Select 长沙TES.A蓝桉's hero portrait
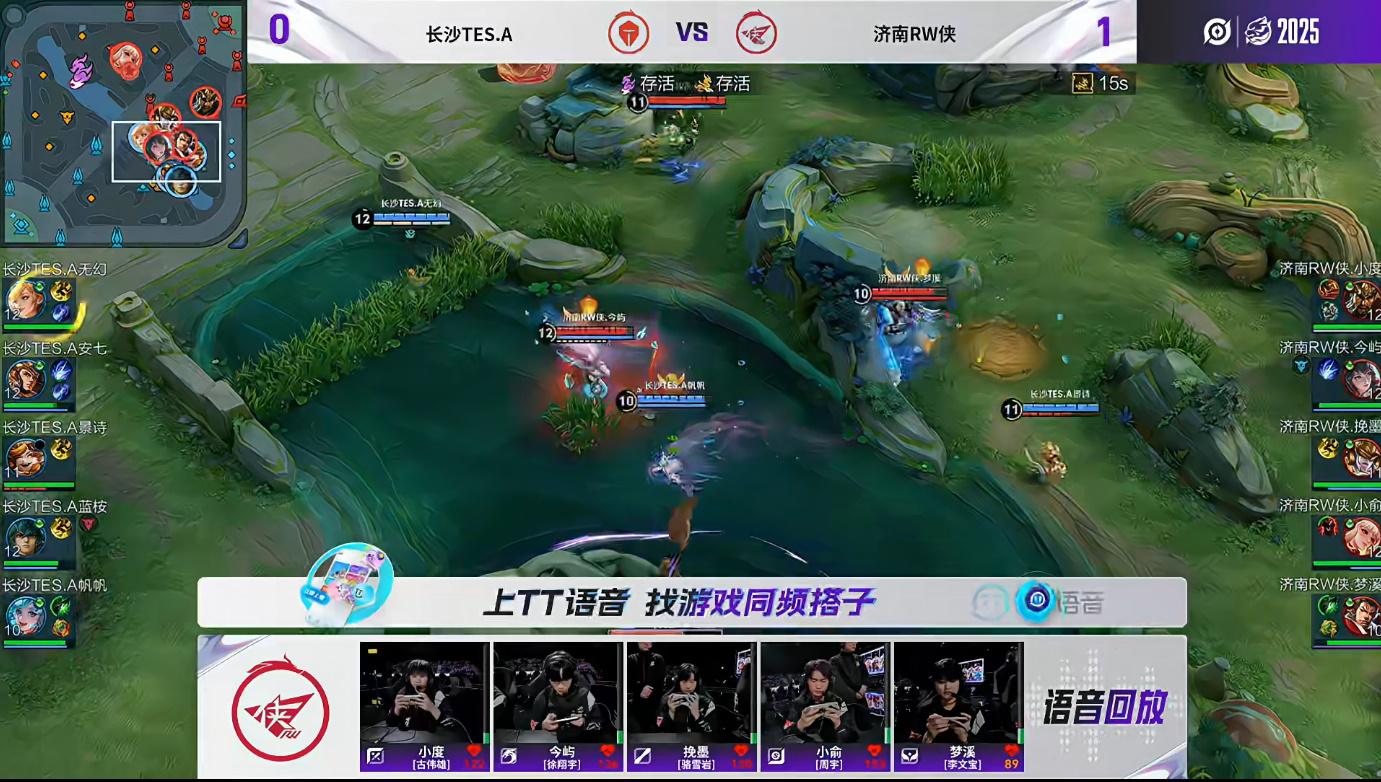The image size is (1381, 782). [24, 537]
